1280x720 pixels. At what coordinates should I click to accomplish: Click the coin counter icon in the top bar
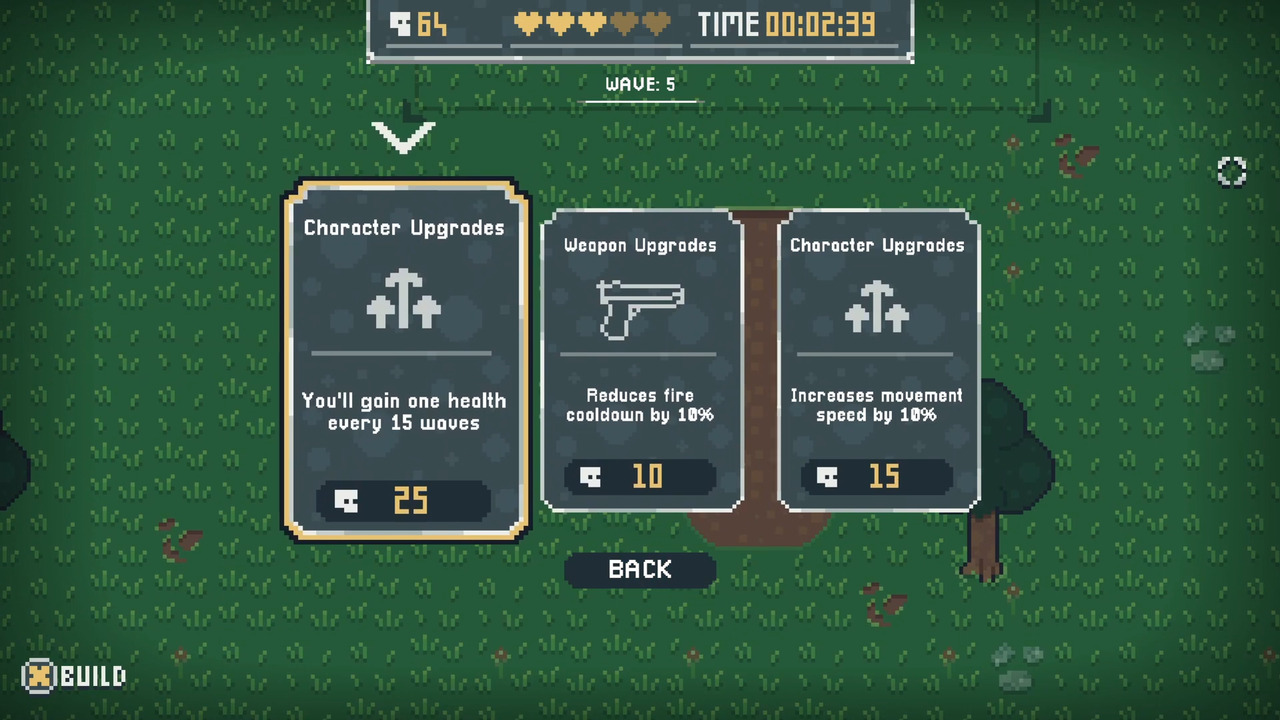coord(400,24)
